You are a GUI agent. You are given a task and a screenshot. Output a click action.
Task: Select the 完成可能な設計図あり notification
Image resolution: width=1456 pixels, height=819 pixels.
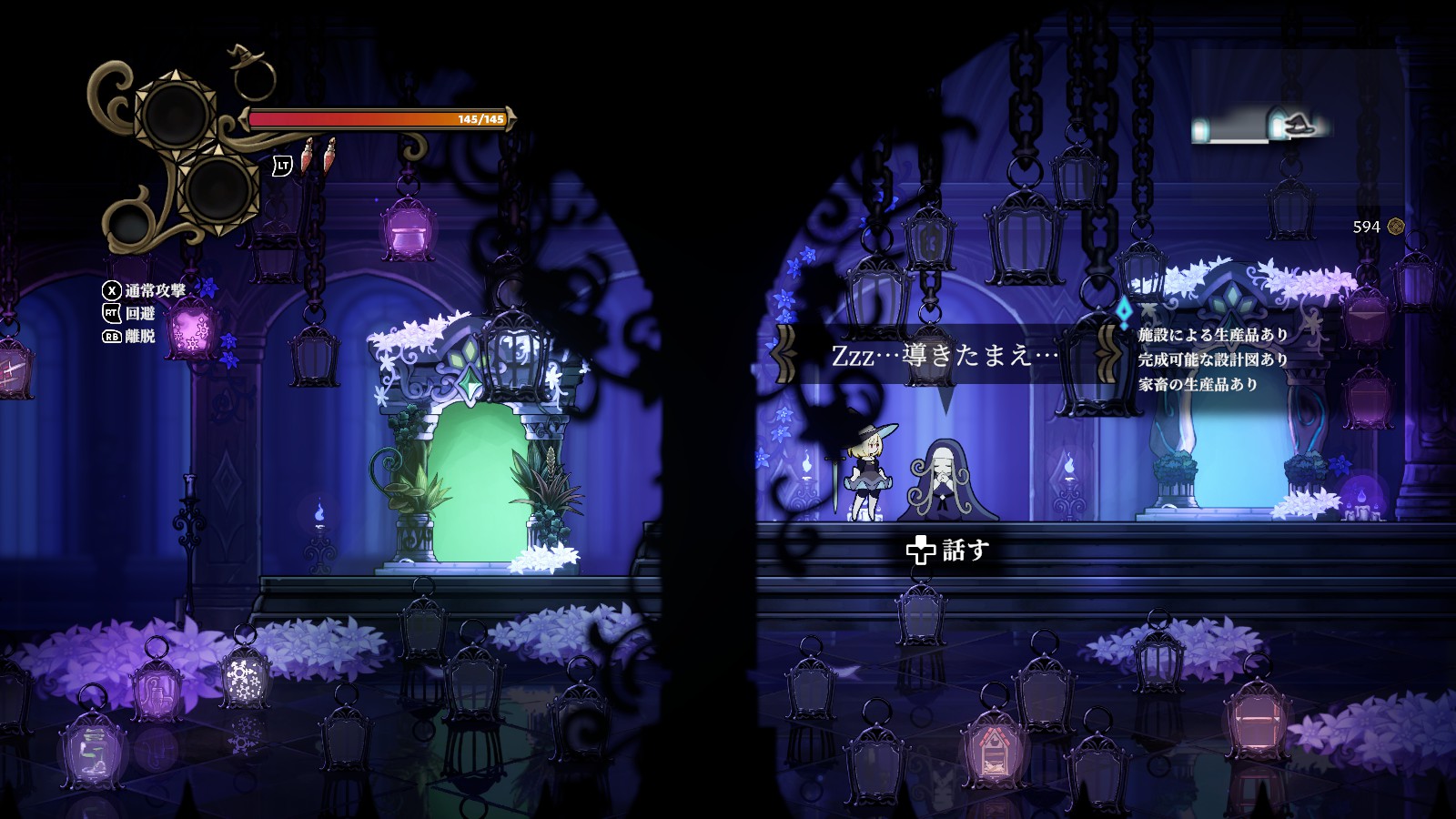point(1212,359)
